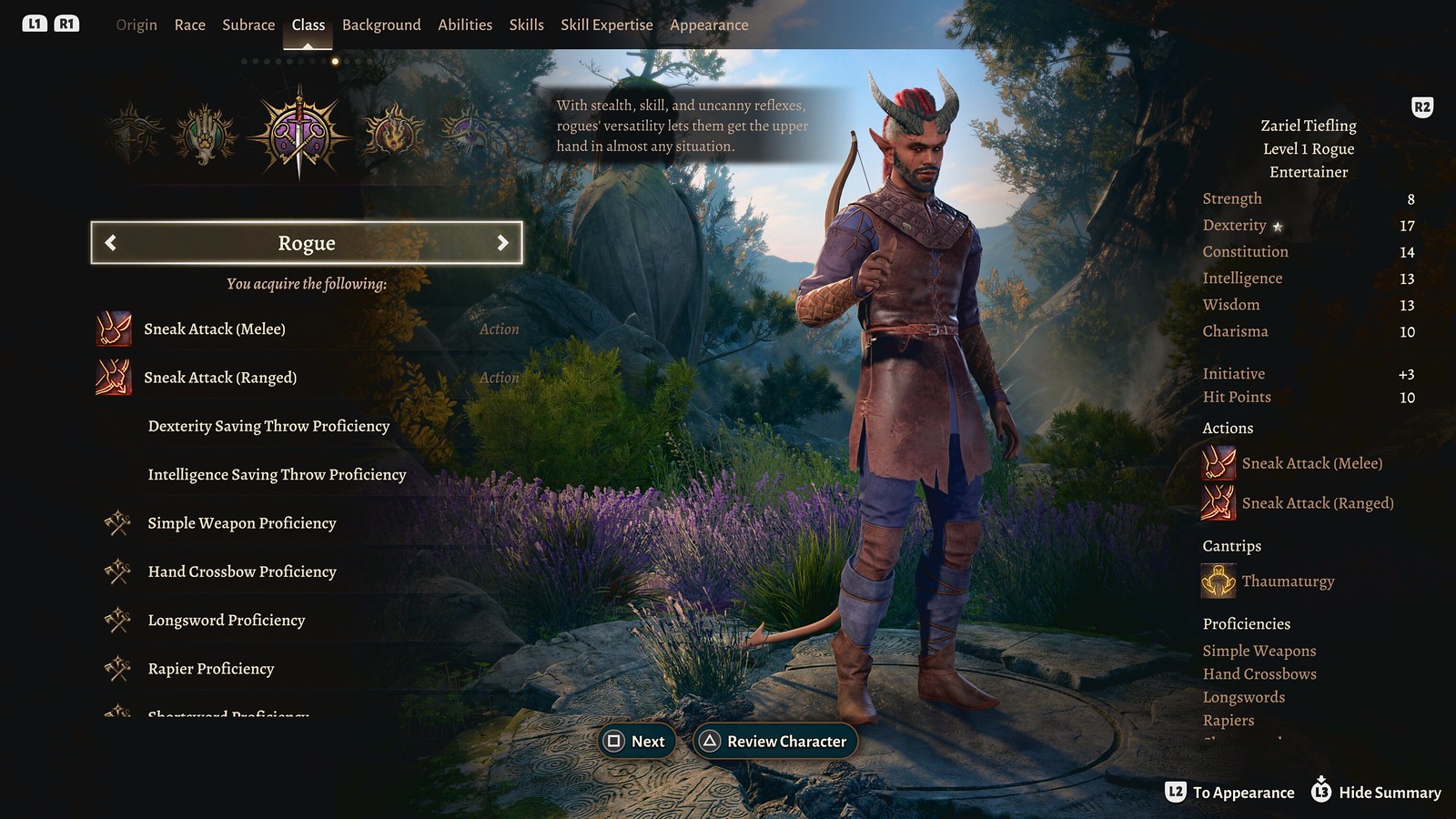This screenshot has width=1456, height=819.
Task: Select Sneak Attack (Melee) in class features
Action: [x=214, y=329]
